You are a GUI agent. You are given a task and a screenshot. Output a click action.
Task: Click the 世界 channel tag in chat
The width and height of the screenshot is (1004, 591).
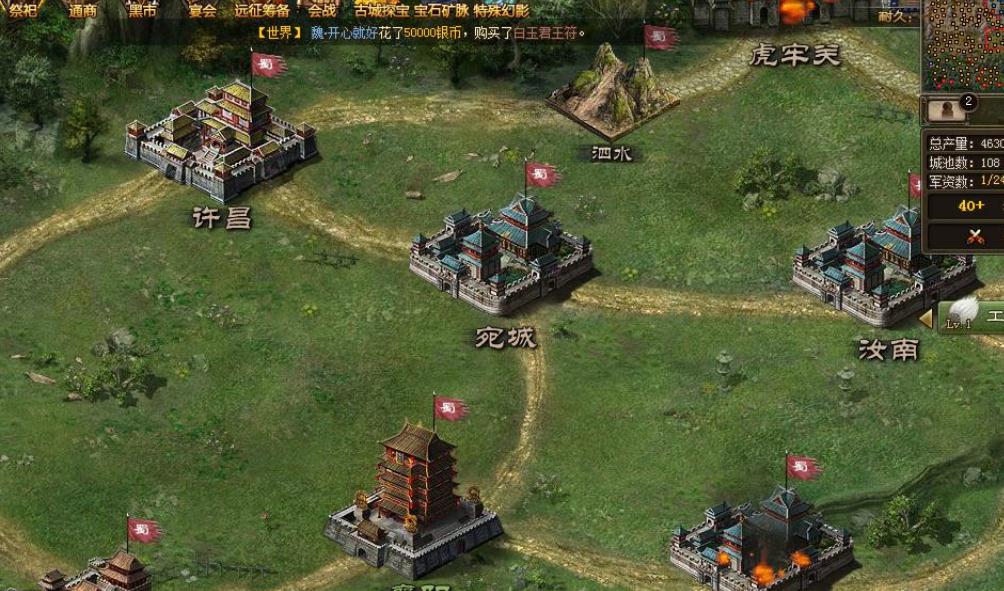click(278, 33)
